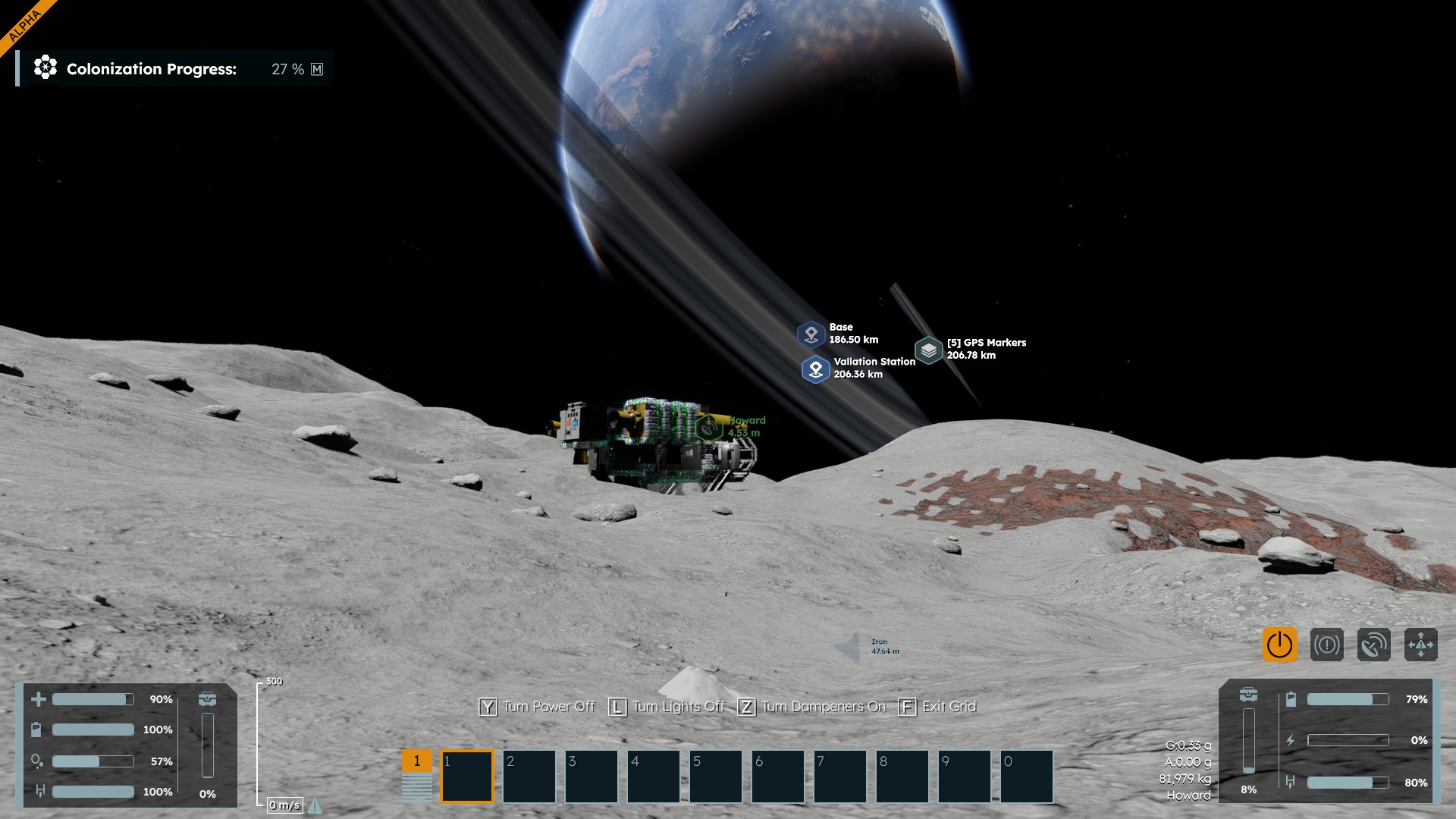Pick hotbar slot 0
The image size is (1456, 819).
click(x=1027, y=776)
